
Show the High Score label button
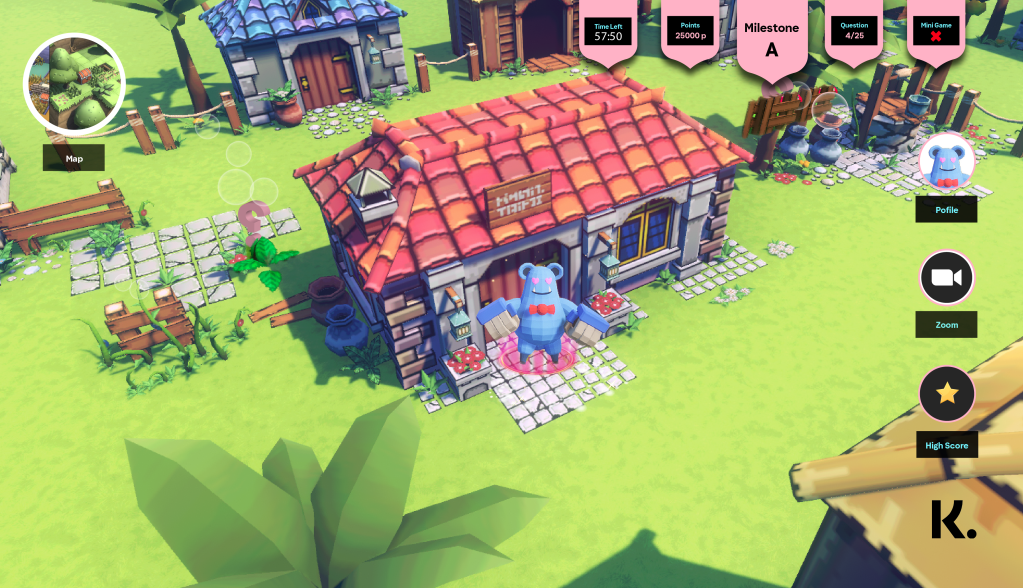click(946, 445)
